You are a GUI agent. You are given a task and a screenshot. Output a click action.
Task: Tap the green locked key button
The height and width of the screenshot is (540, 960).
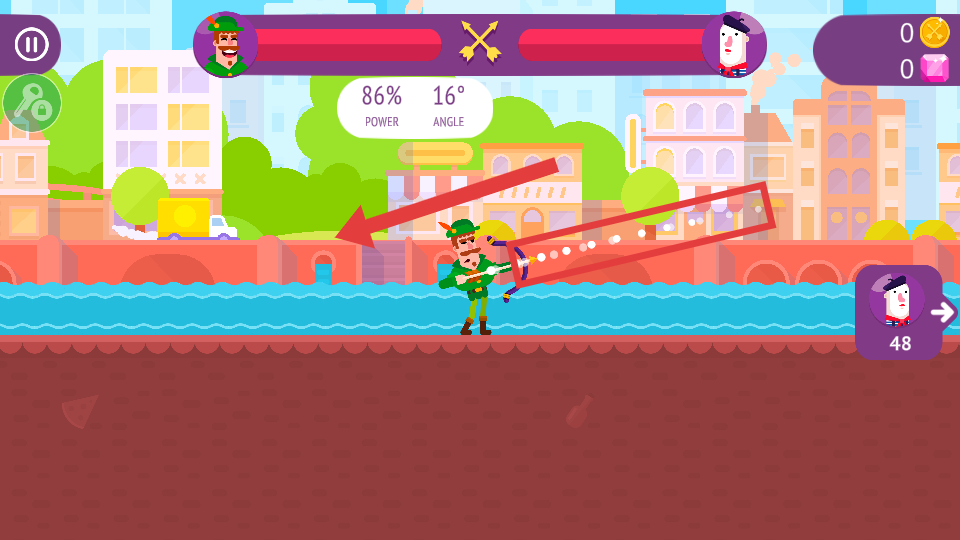(x=32, y=103)
